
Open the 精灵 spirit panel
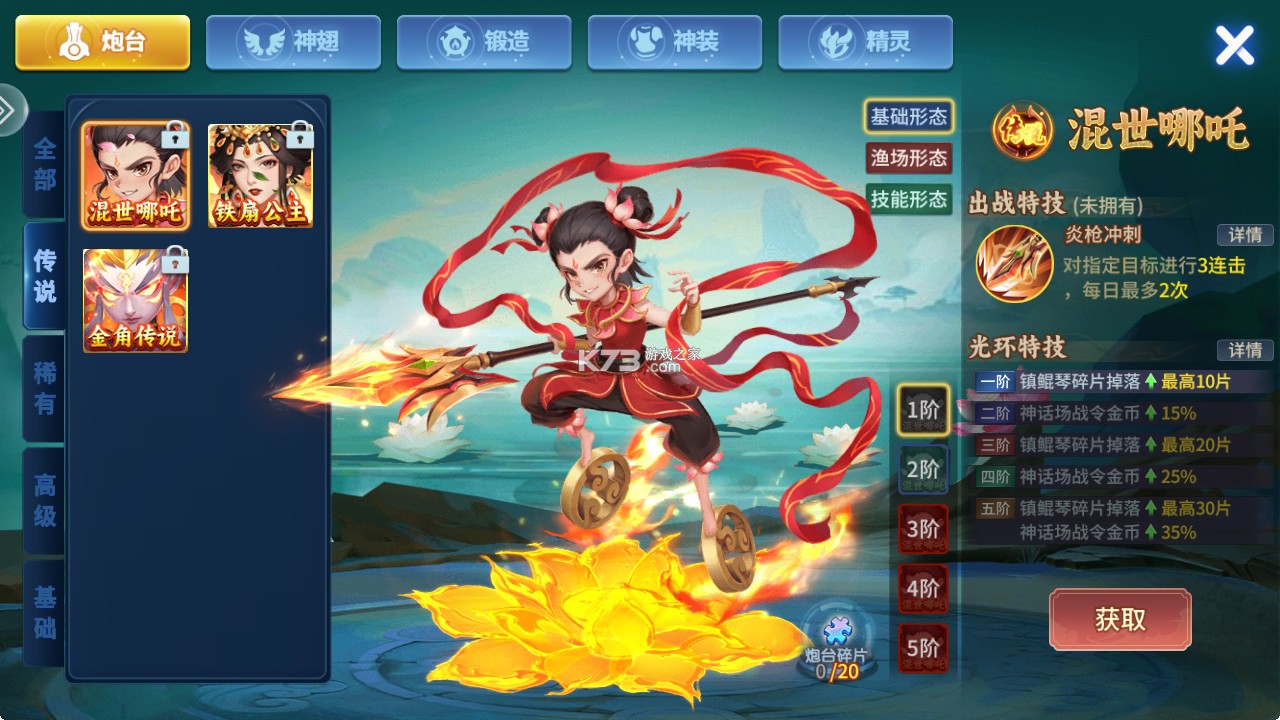tap(864, 40)
